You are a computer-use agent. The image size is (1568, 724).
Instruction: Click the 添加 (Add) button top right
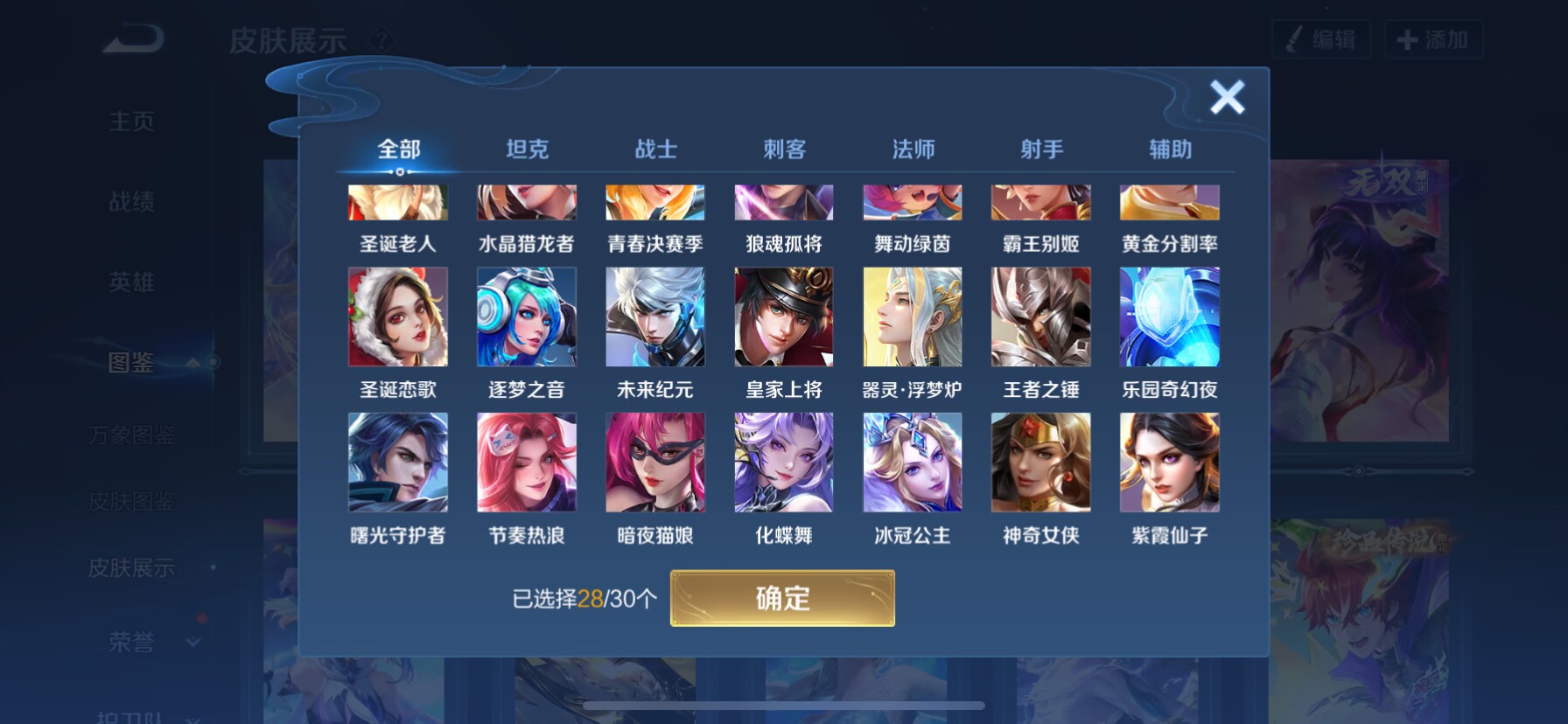click(1432, 39)
